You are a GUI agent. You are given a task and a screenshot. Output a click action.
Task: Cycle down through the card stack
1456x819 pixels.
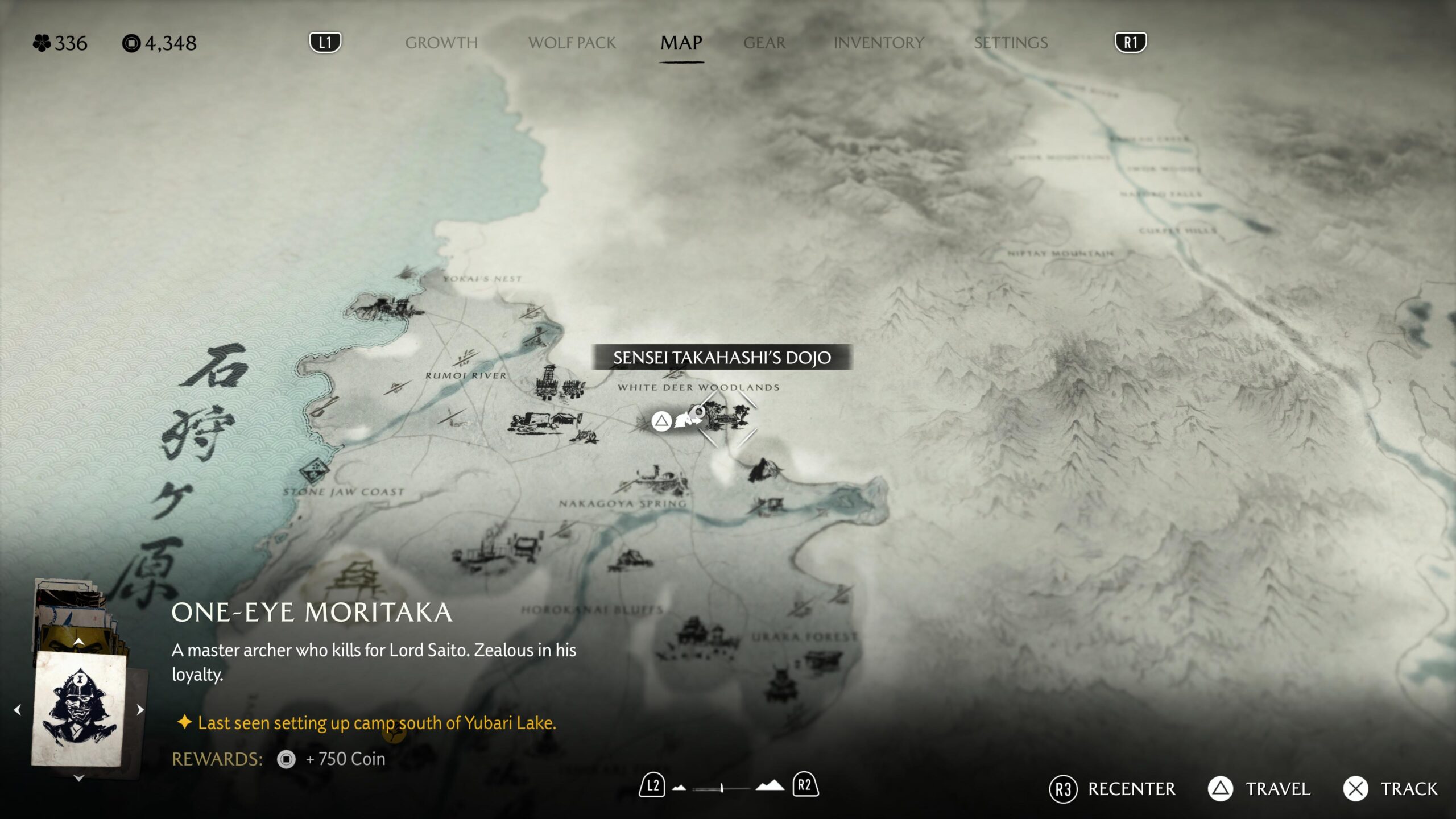click(x=79, y=777)
